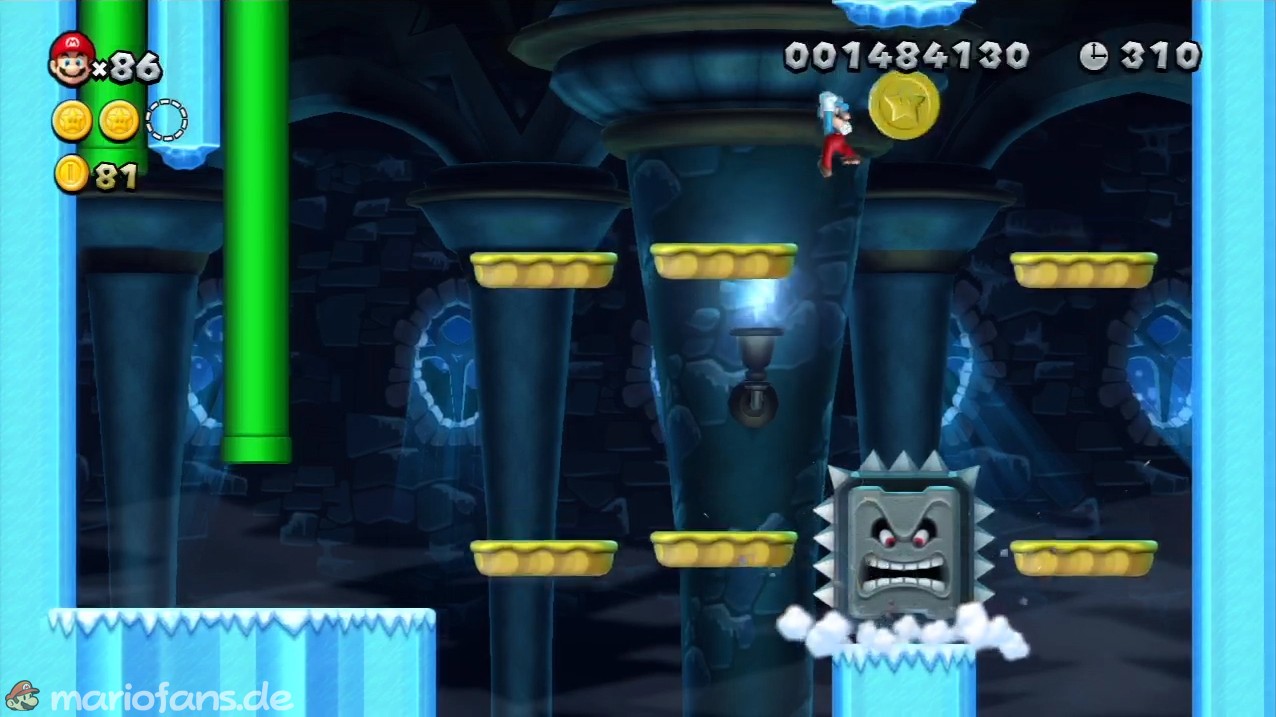
Task: Select the empty star coin slot
Action: pos(166,120)
